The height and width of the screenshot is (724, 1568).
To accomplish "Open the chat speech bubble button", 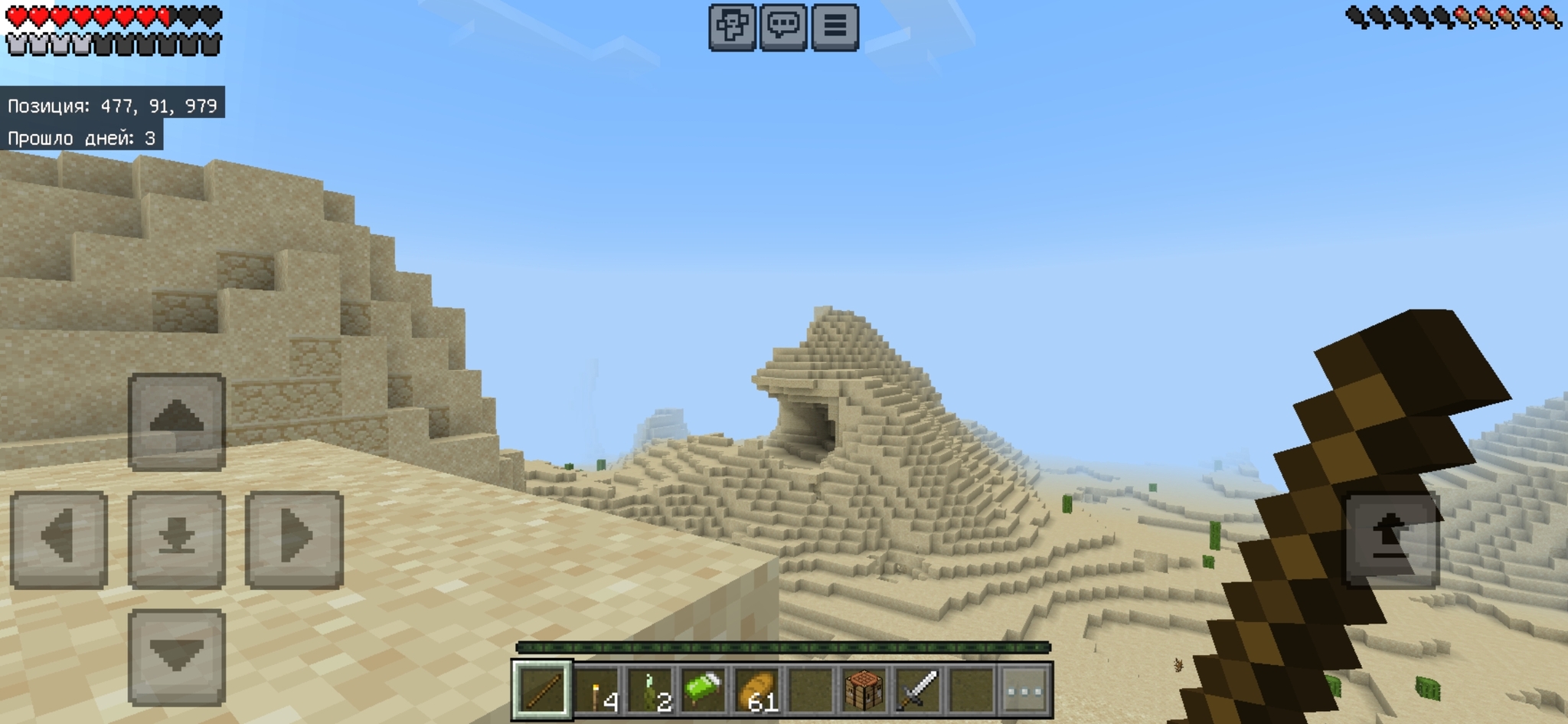I will [783, 27].
